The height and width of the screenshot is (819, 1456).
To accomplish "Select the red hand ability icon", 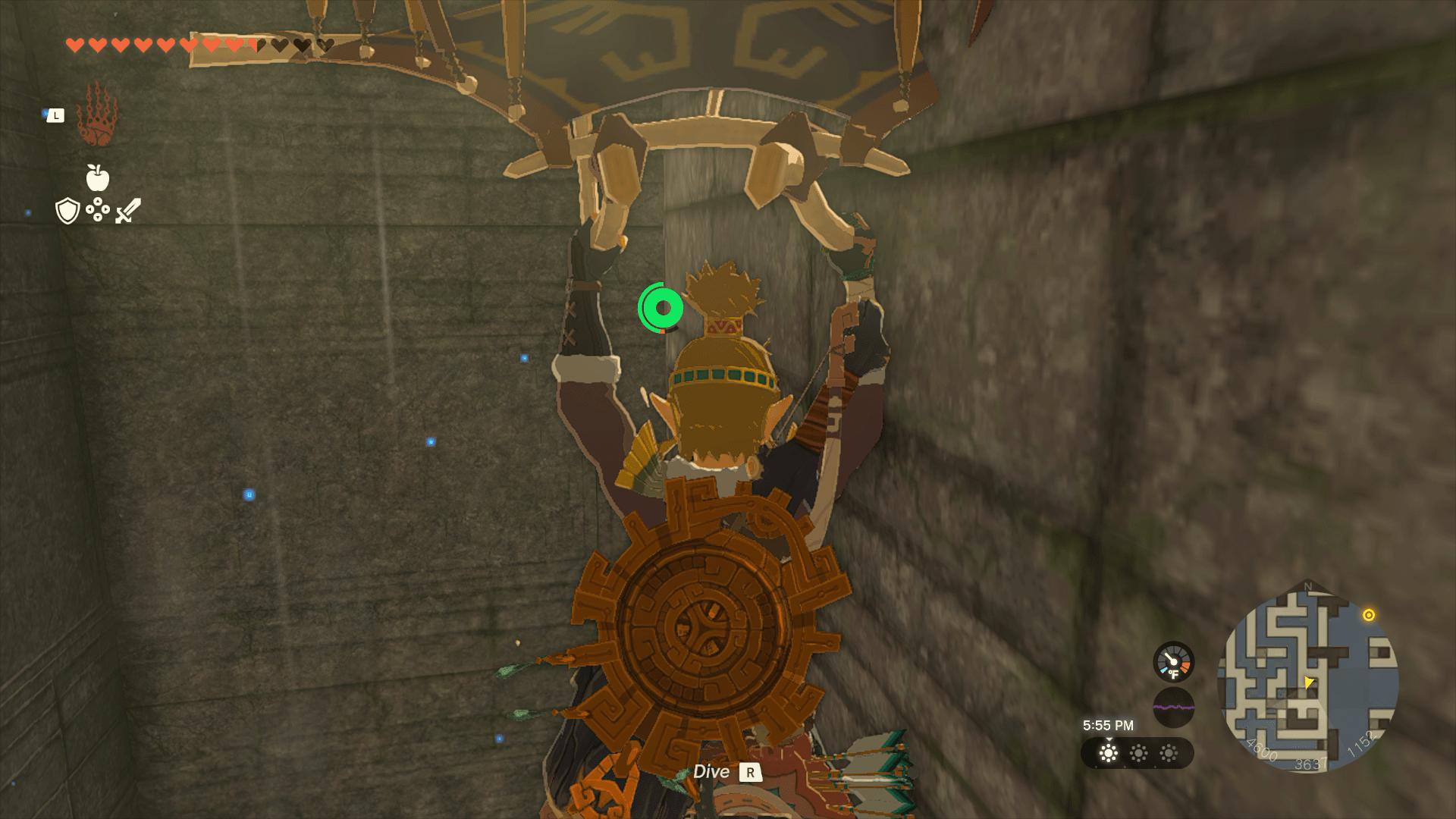I will 96,116.
